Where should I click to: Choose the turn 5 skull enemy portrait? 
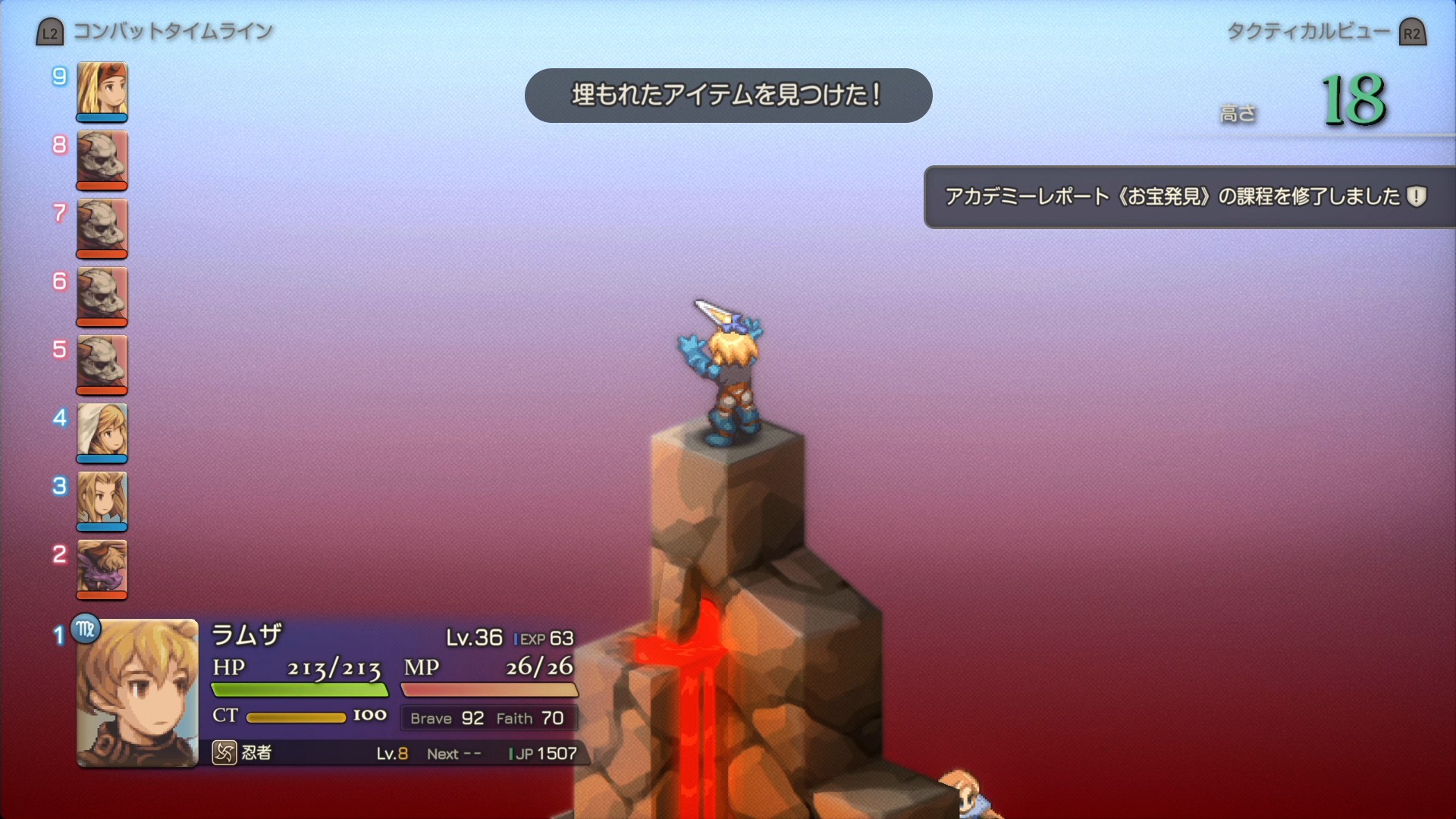click(x=102, y=363)
